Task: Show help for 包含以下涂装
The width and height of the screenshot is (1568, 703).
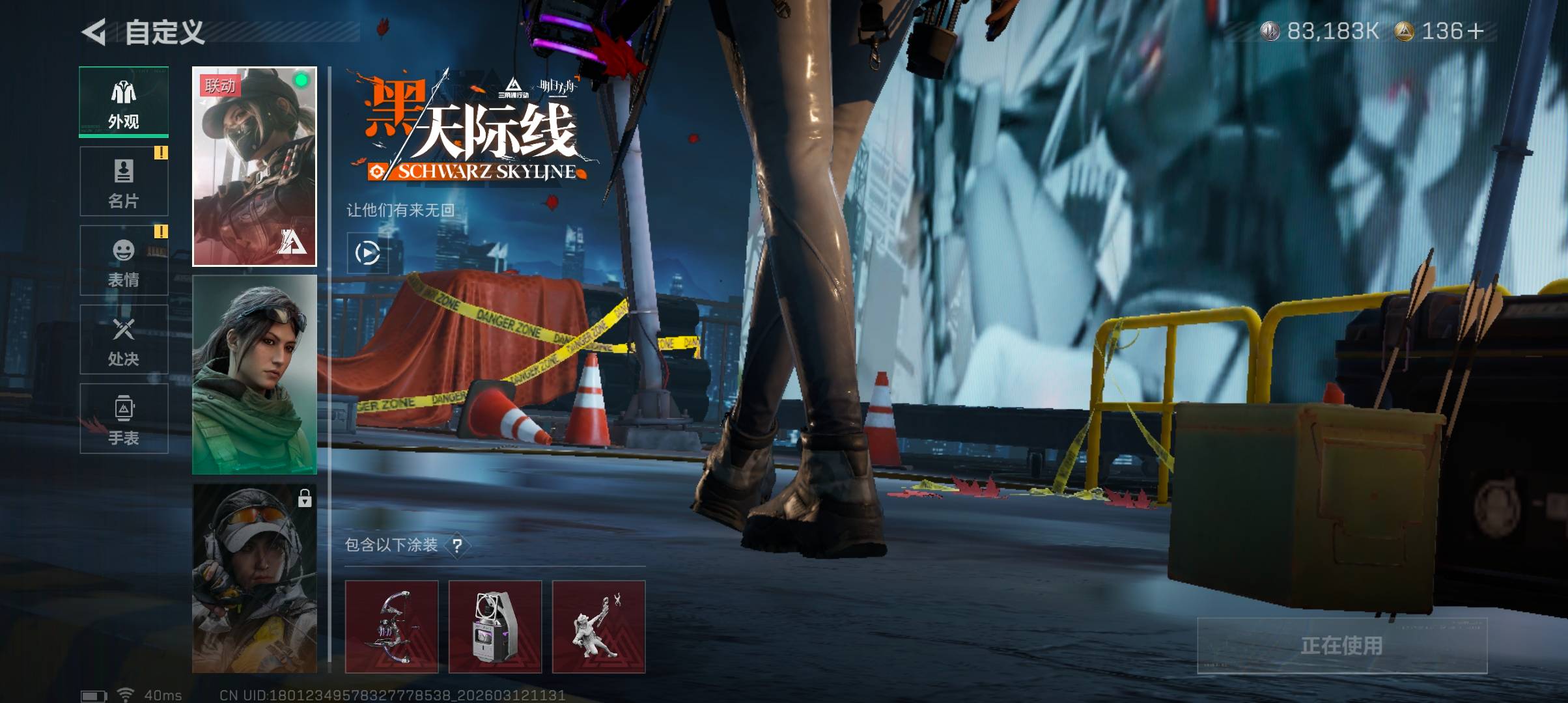Action: click(x=458, y=545)
